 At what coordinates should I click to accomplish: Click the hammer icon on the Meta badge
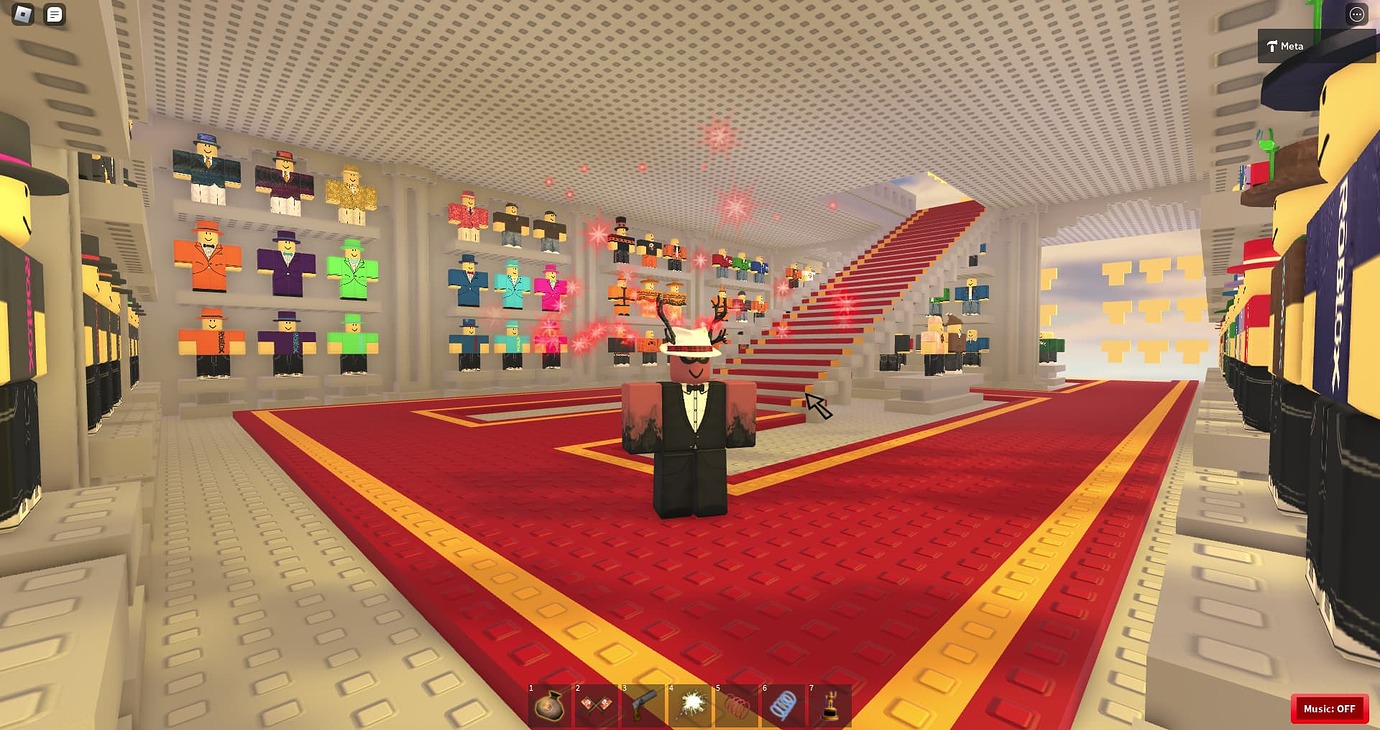(1273, 45)
